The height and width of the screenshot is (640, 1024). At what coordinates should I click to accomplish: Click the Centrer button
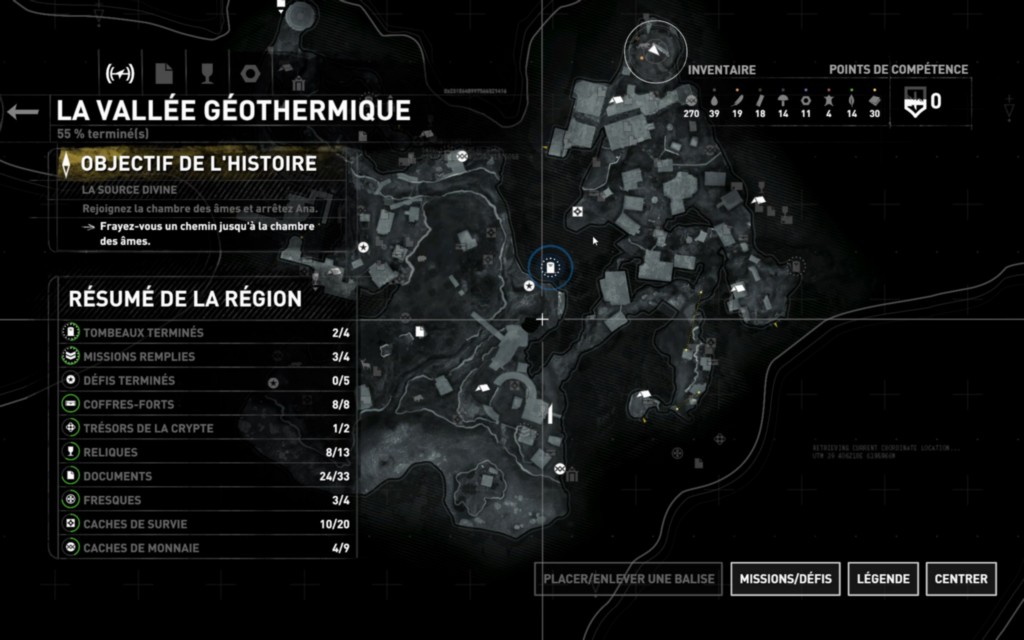pos(961,578)
